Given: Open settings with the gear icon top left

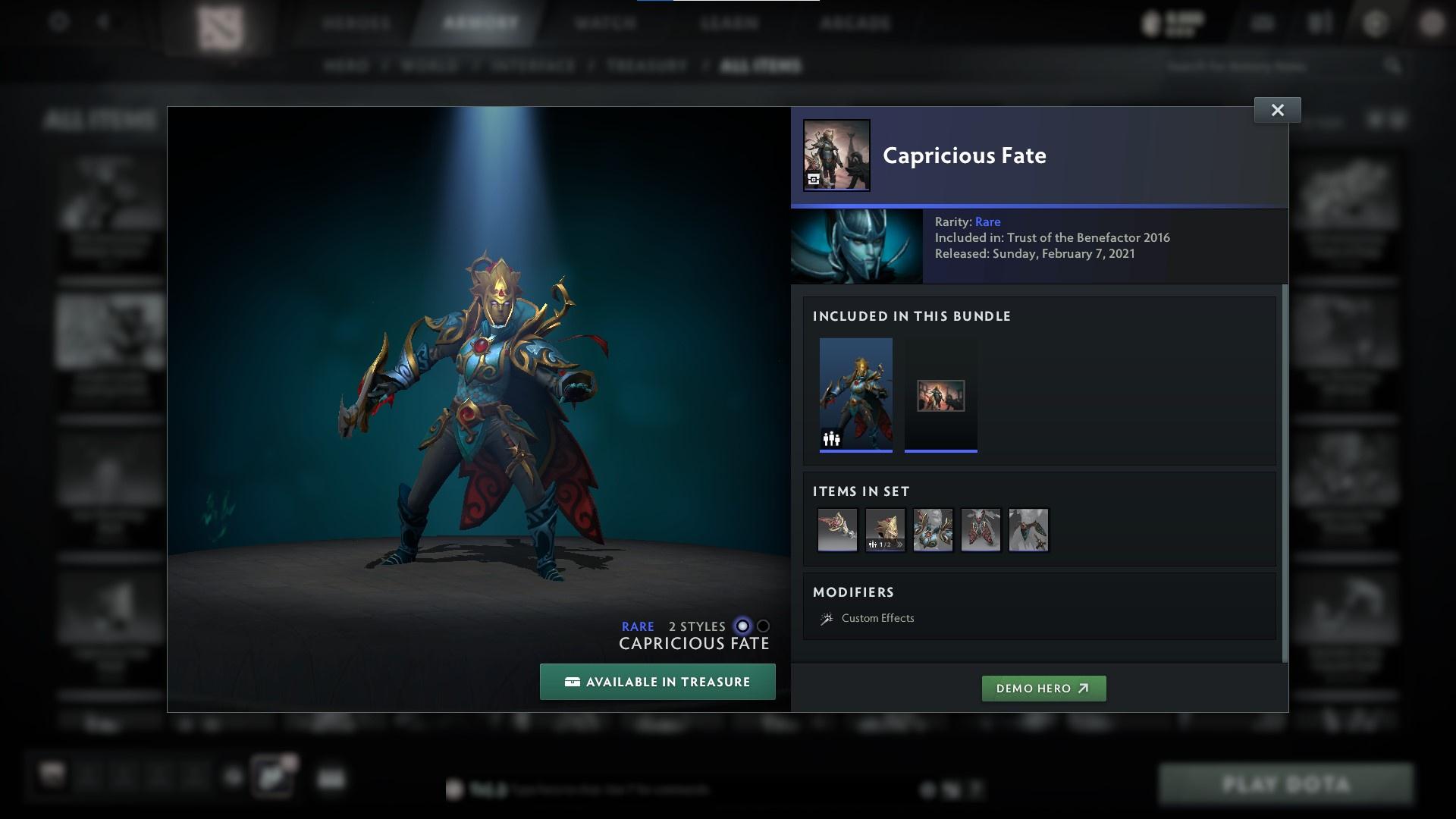Looking at the screenshot, I should coord(58,23).
